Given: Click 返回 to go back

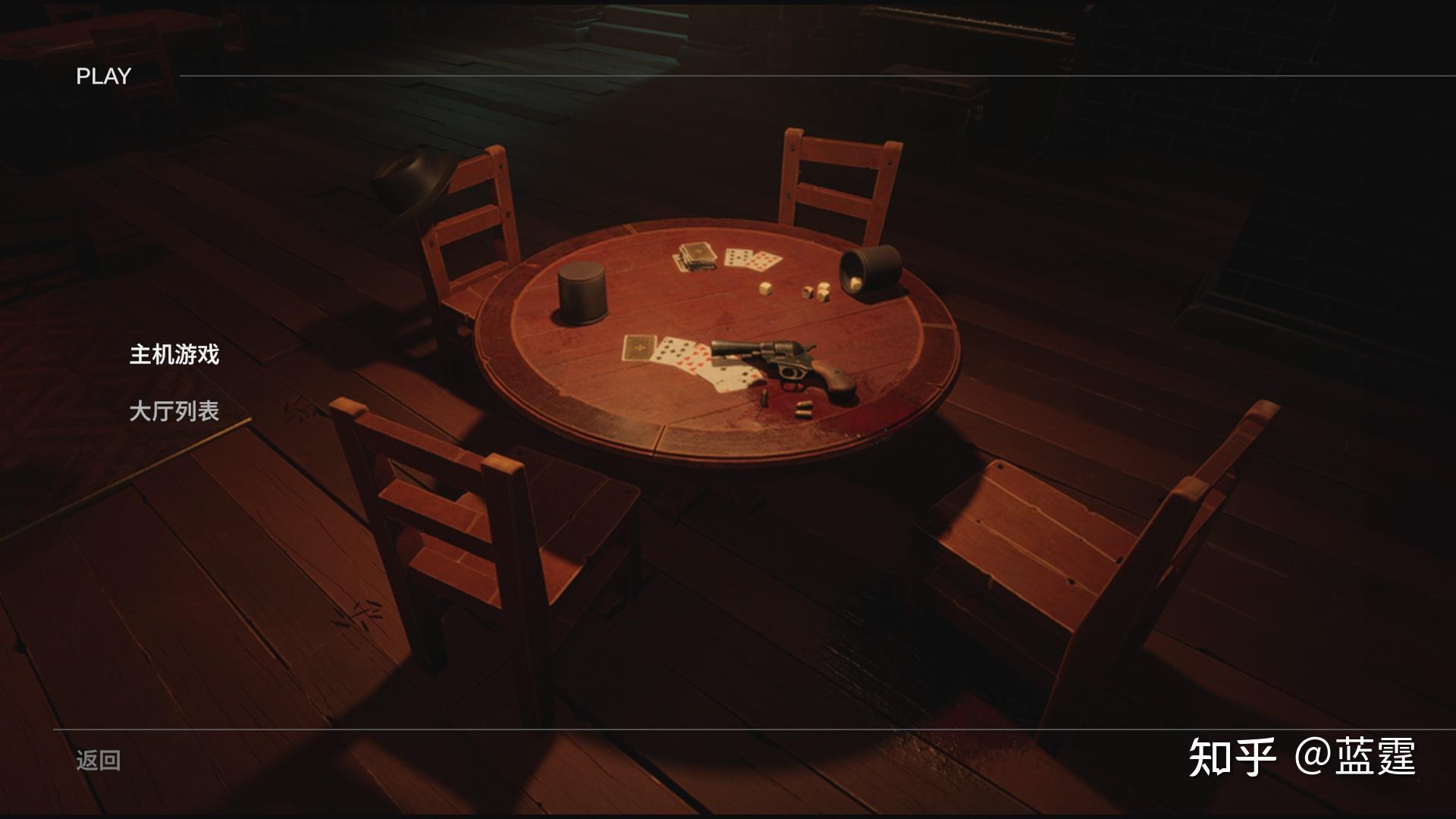Looking at the screenshot, I should coord(98,761).
